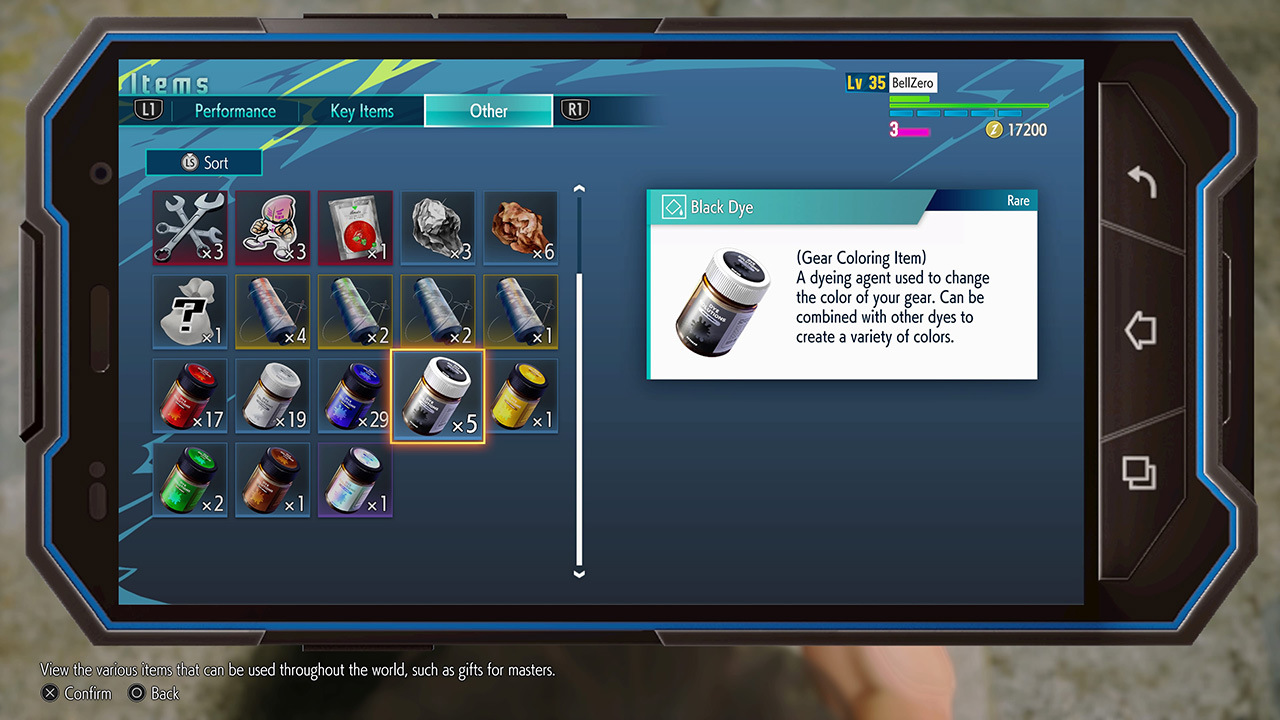Select the Red Dye jar
Screen dimensions: 1280x720
190,396
